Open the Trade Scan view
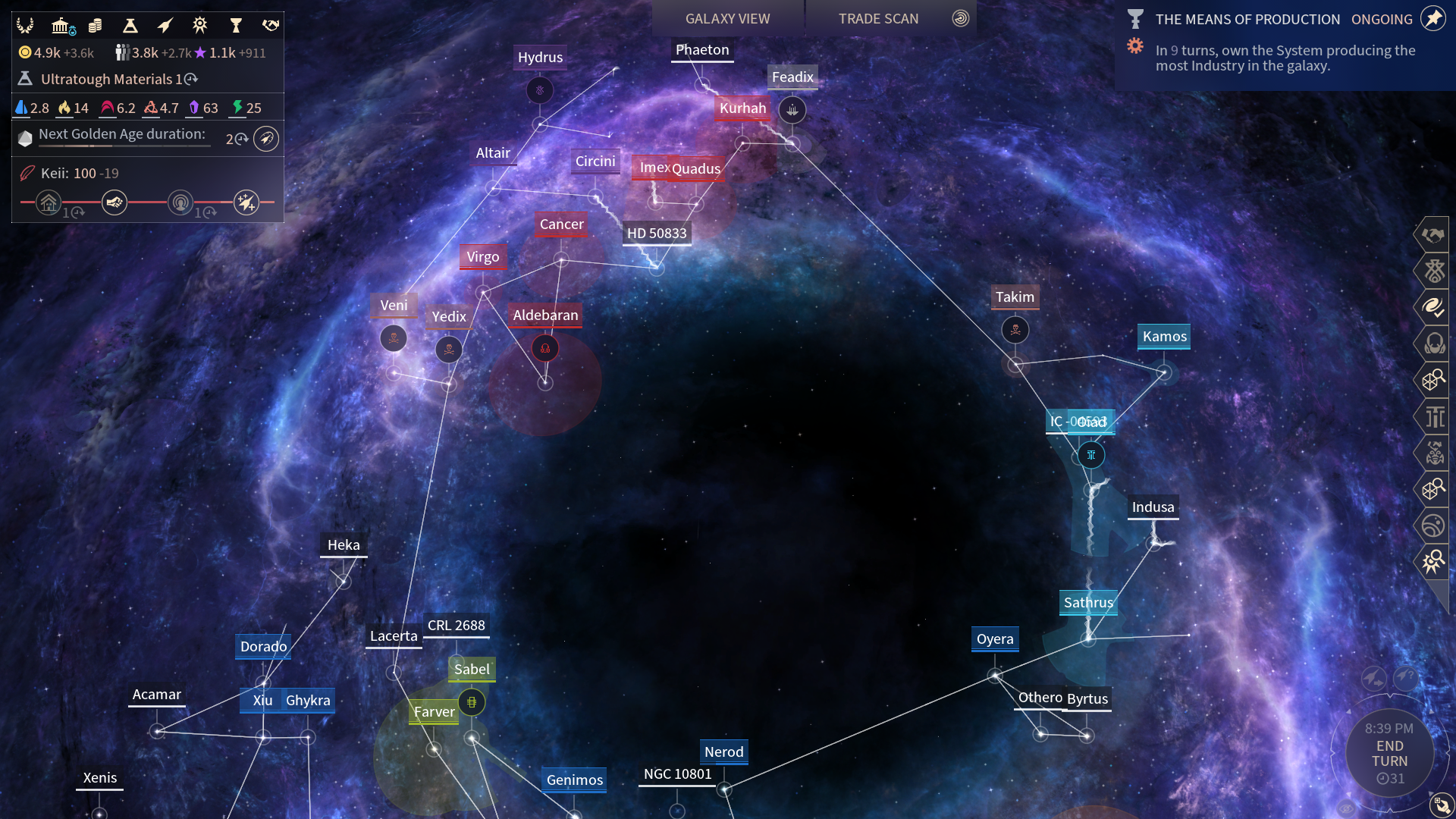The height and width of the screenshot is (819, 1456). click(878, 18)
